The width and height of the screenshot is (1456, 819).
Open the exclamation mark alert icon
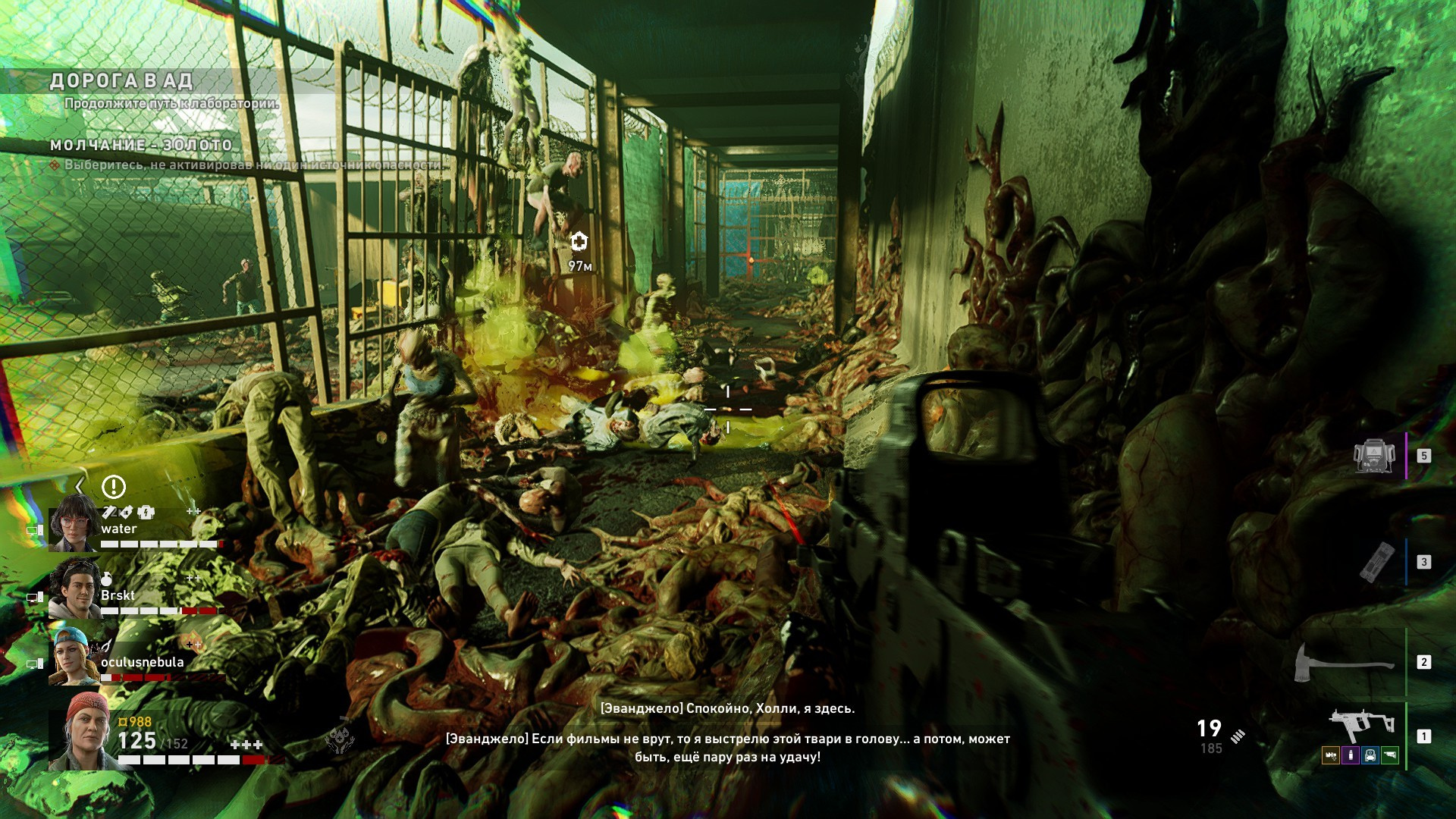[114, 487]
